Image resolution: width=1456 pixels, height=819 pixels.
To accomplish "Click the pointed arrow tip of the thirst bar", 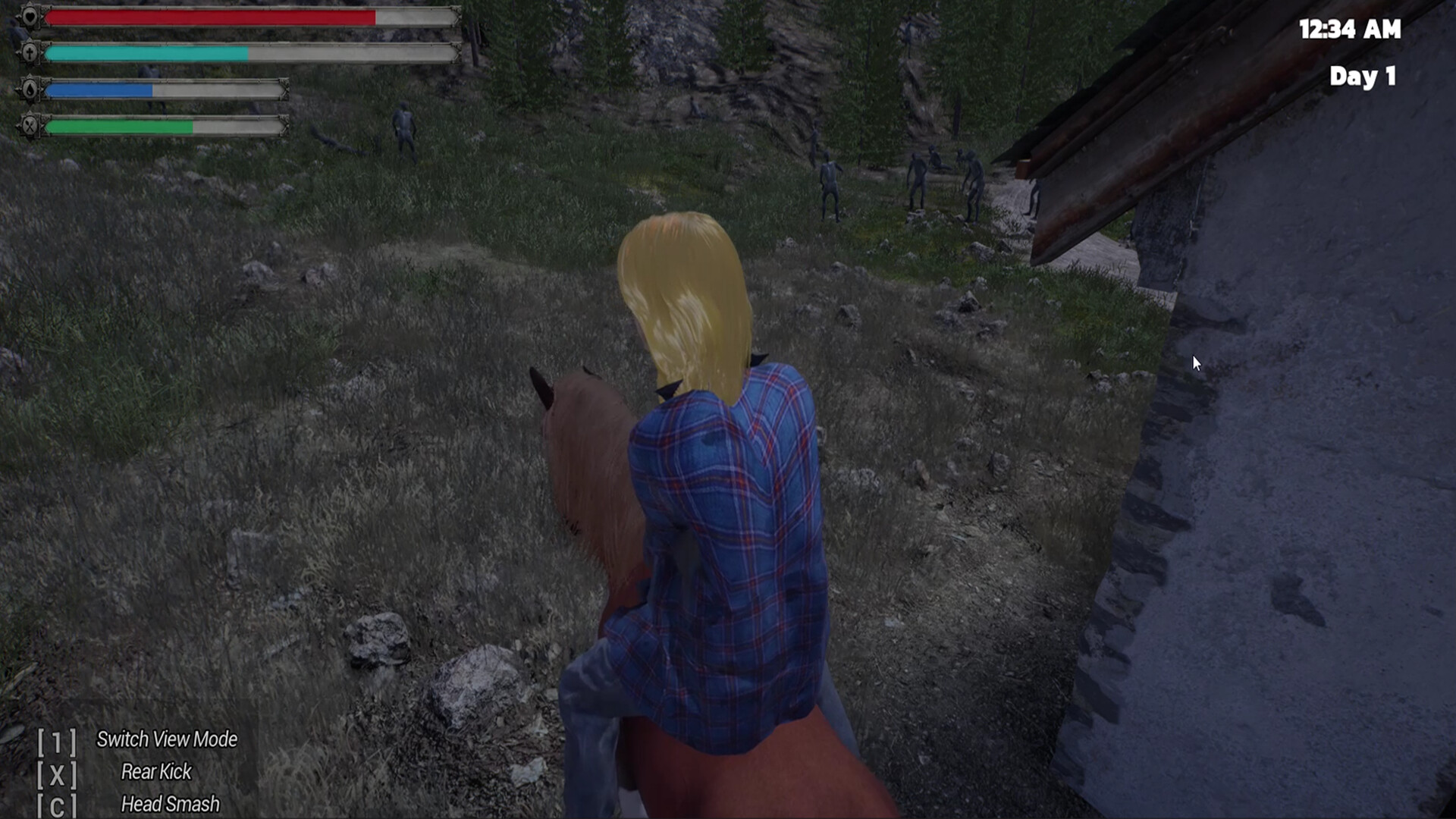I will click(286, 90).
